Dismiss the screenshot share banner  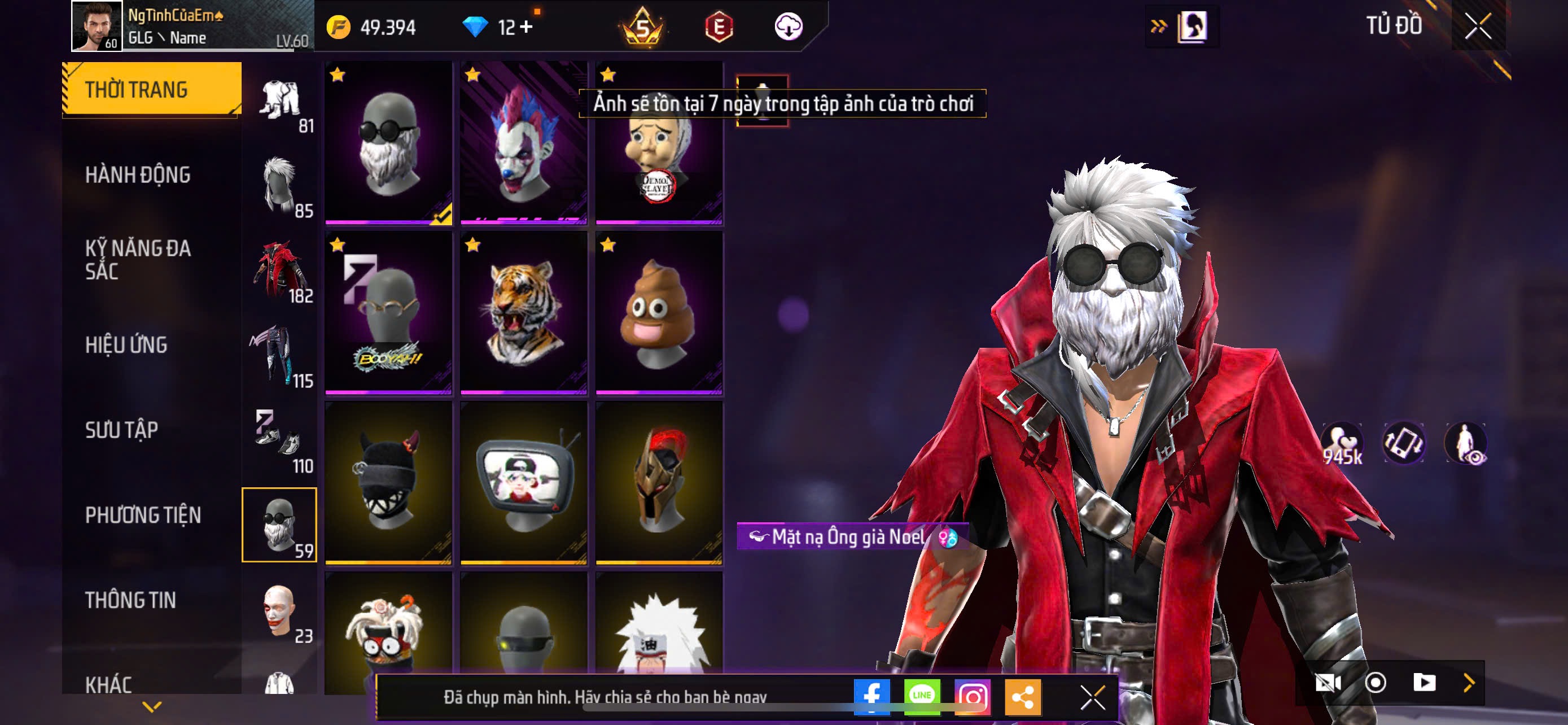click(x=1093, y=697)
